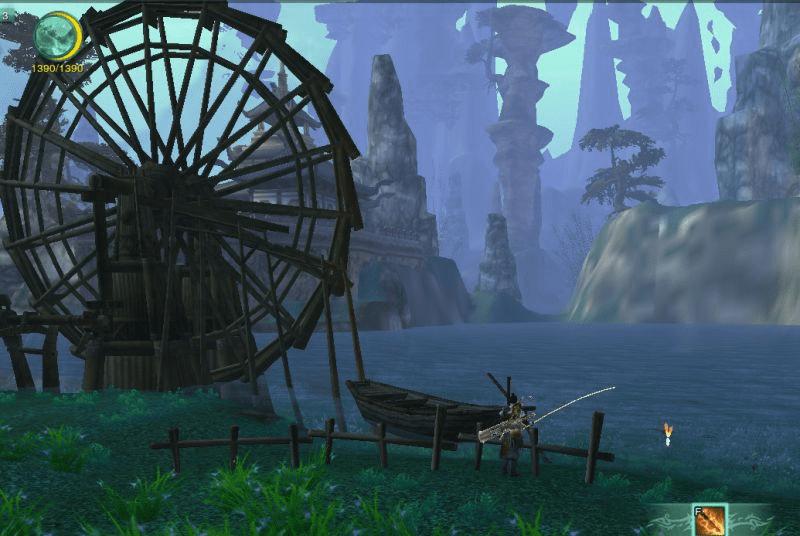Click the round green character portrait orb
This screenshot has height=536, width=800.
(x=56, y=35)
